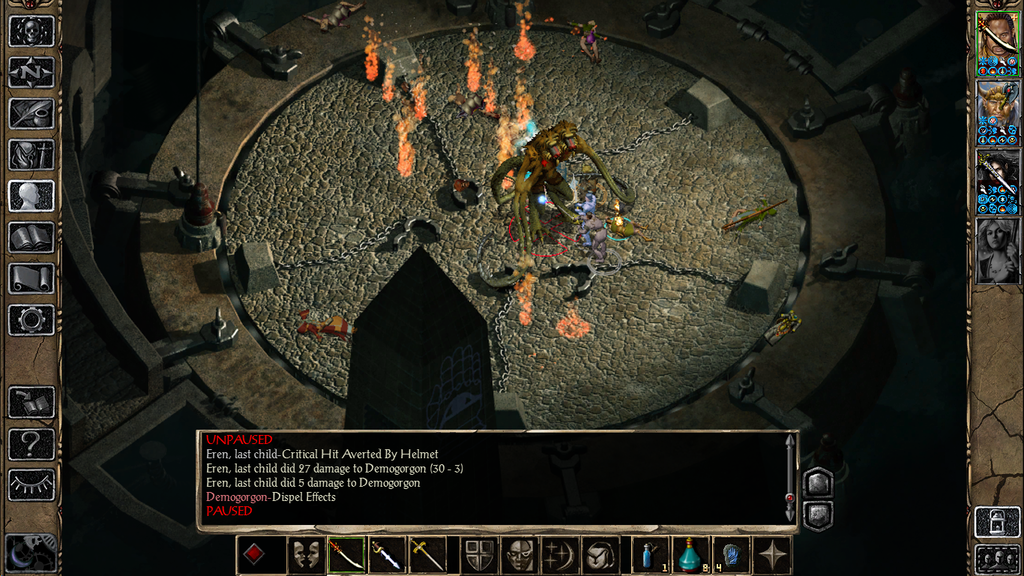1024x576 pixels.
Task: Open the character record head icon
Action: (31, 195)
